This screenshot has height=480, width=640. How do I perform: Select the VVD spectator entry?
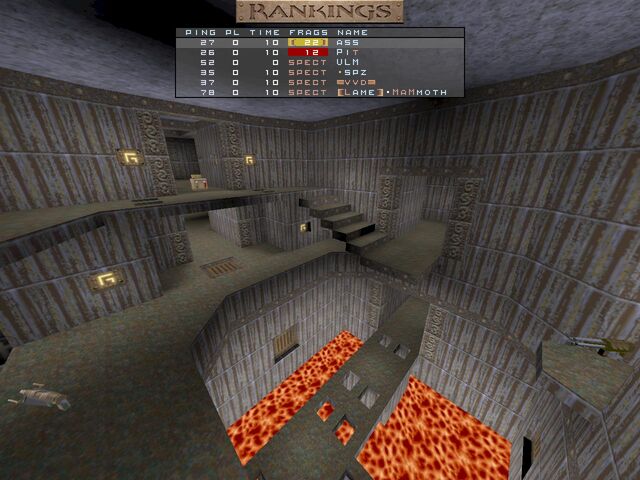click(x=320, y=82)
